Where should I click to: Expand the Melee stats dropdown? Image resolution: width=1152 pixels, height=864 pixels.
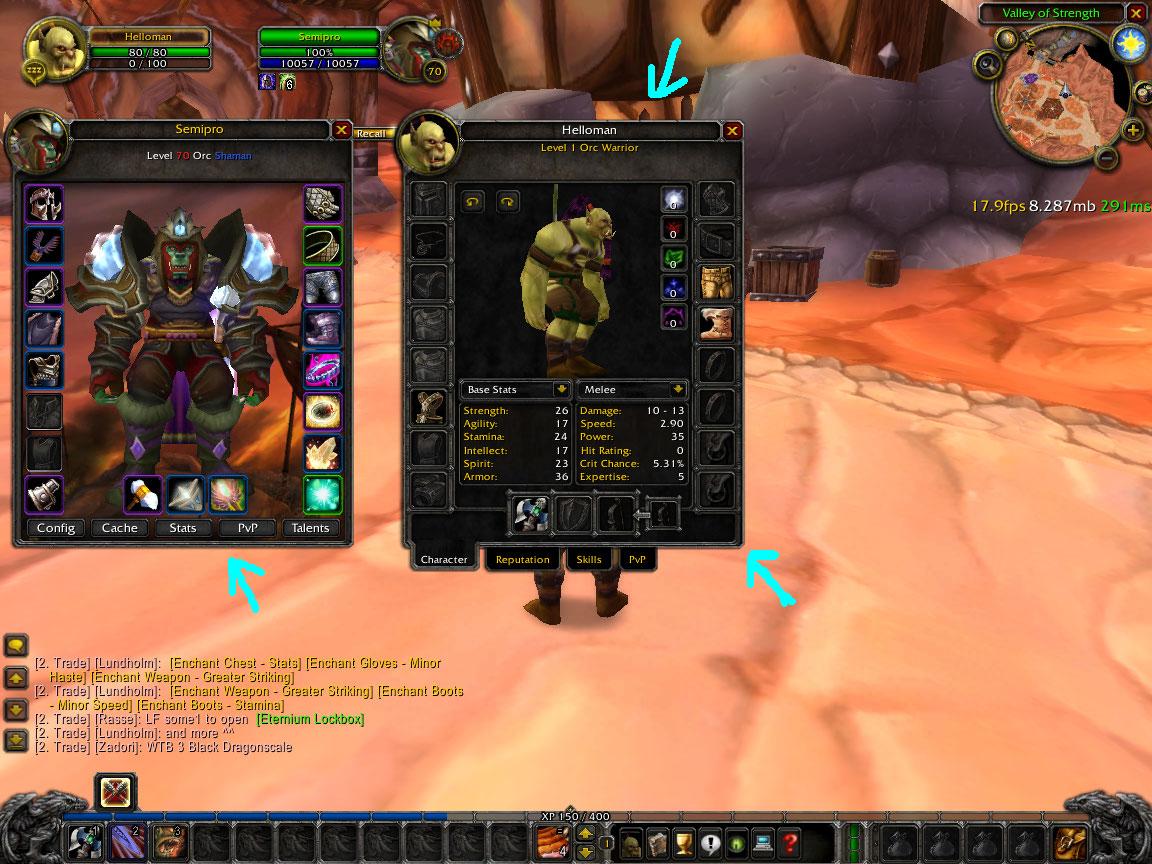click(x=679, y=389)
